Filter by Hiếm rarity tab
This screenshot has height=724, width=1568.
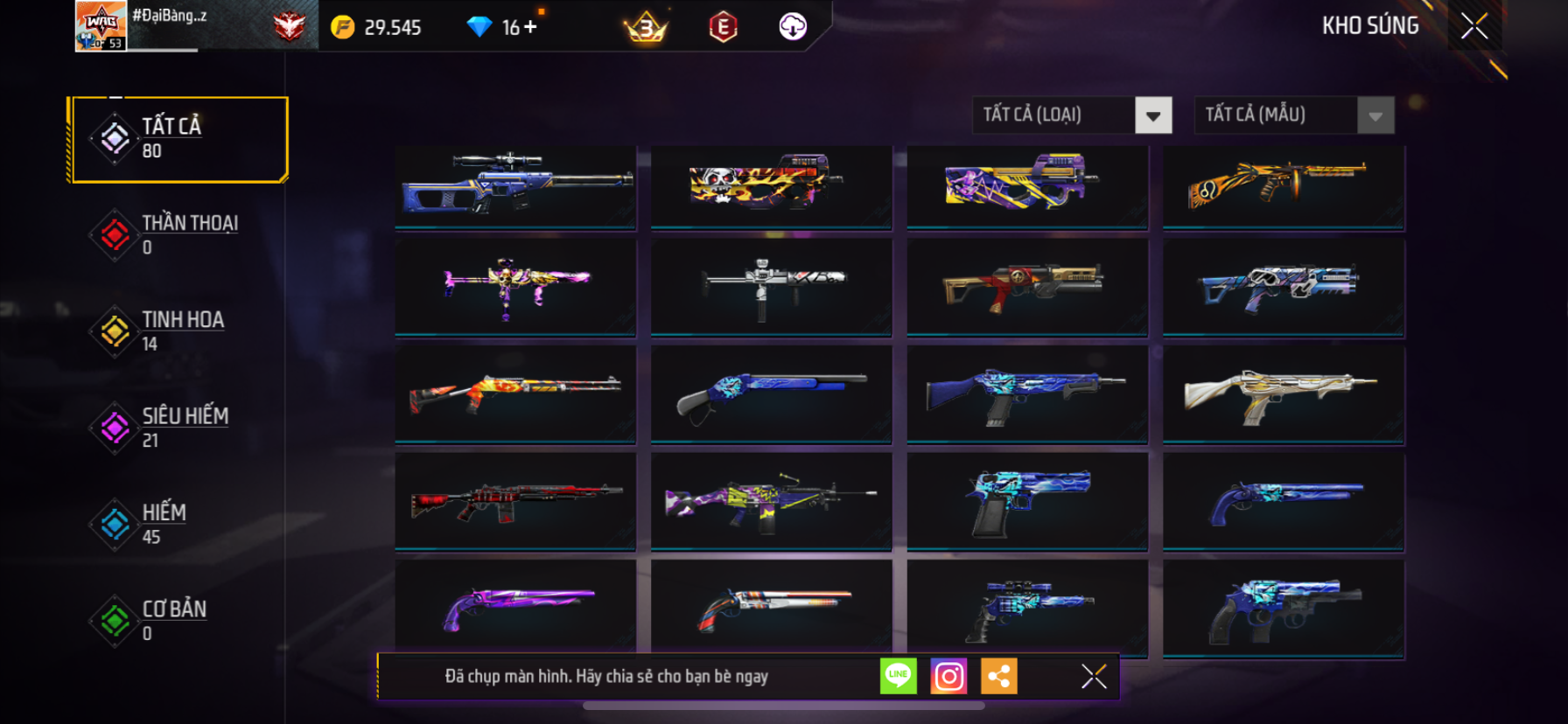[x=179, y=524]
